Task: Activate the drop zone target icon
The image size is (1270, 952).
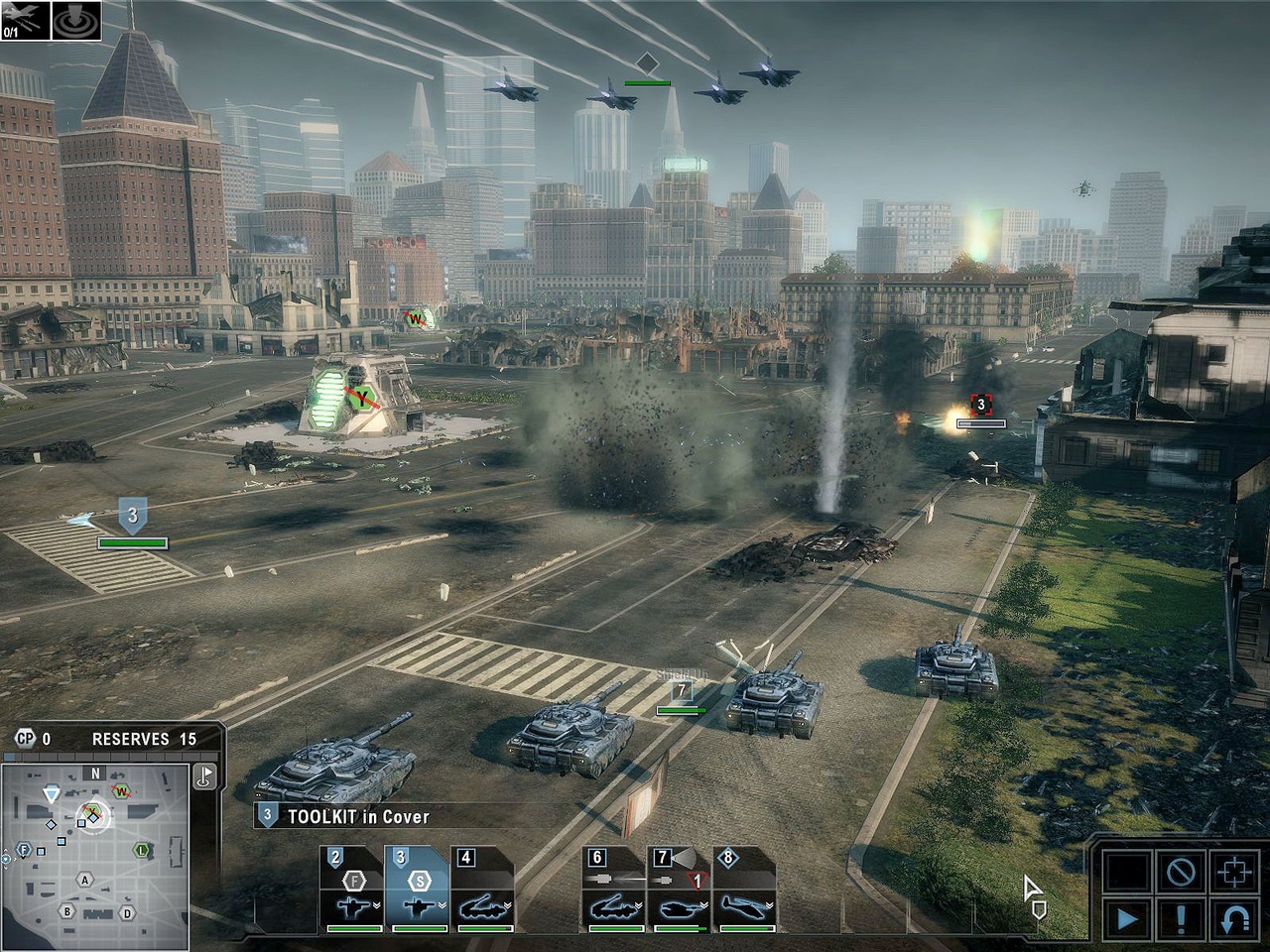Action: [x=77, y=19]
